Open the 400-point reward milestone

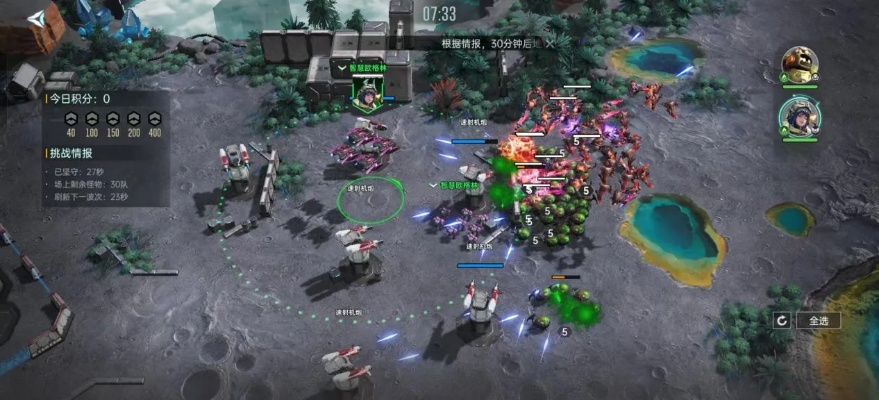pos(154,118)
